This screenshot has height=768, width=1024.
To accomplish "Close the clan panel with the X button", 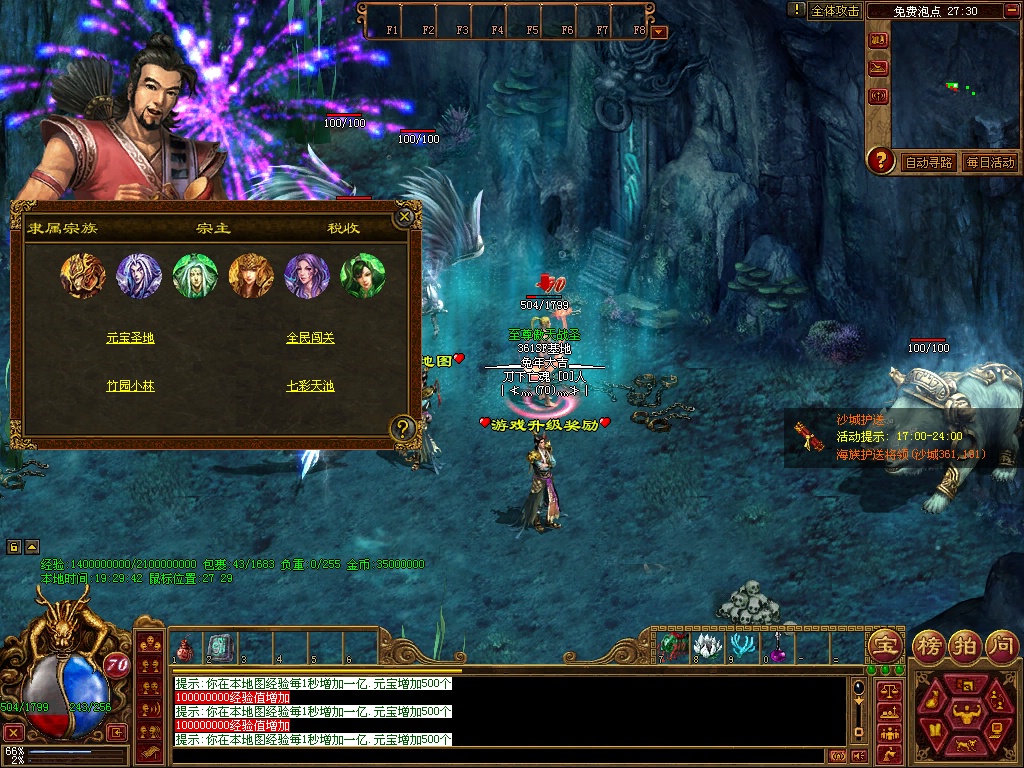I will pyautogui.click(x=404, y=216).
